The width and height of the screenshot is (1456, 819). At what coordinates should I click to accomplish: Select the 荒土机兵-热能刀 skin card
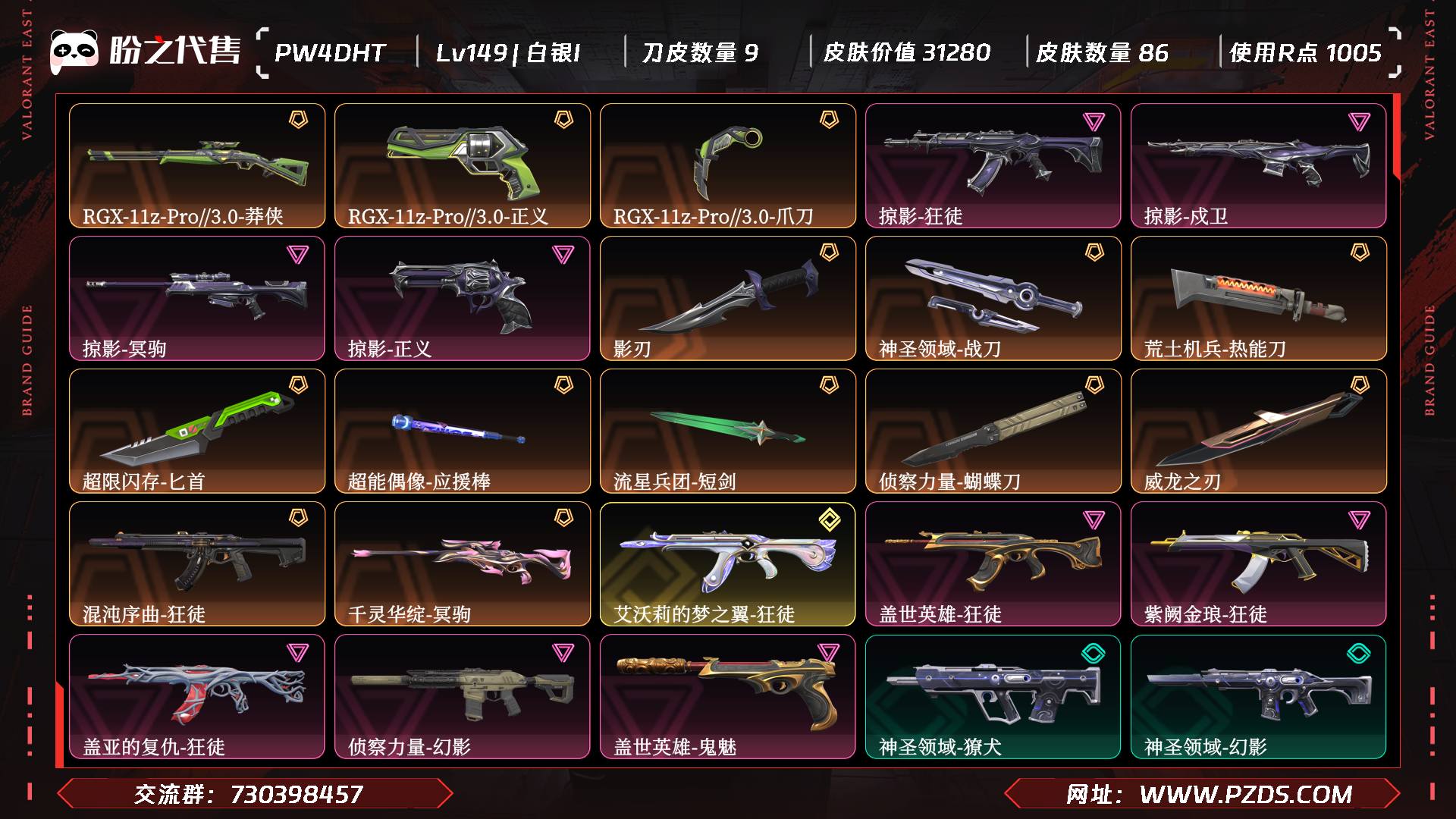click(1259, 298)
